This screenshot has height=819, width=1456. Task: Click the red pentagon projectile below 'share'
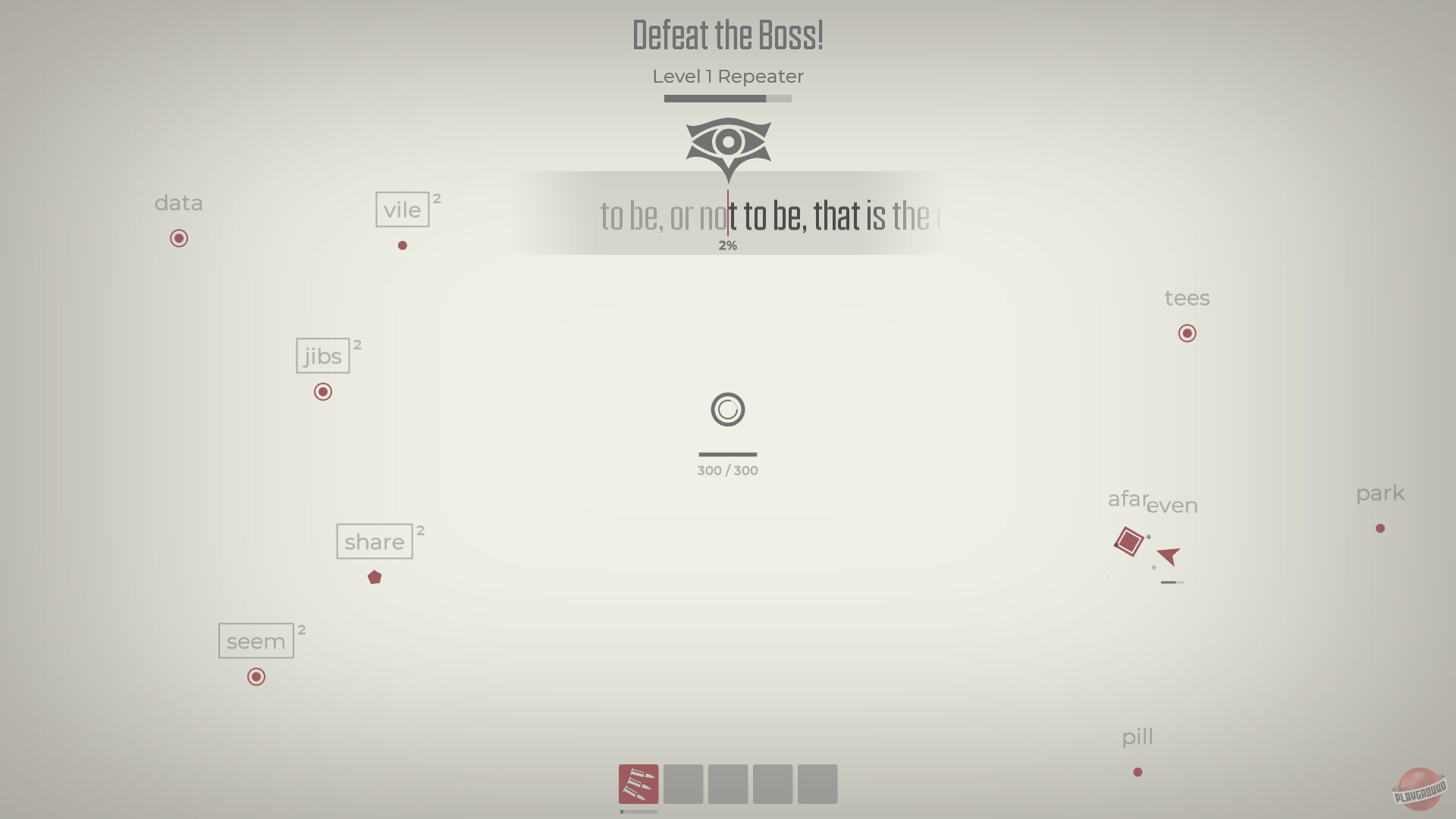375,577
